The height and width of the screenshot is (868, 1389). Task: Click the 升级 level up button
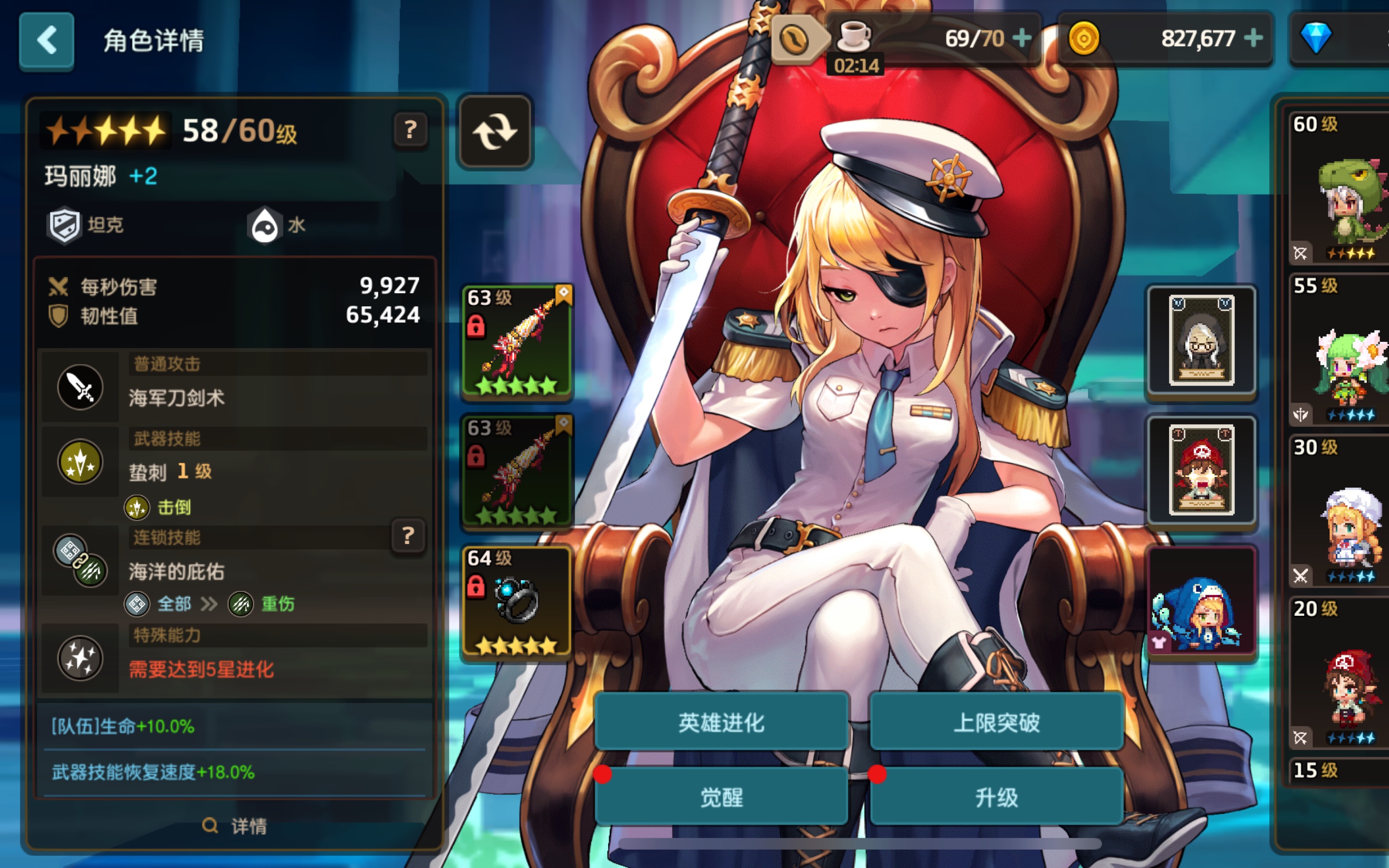(996, 797)
